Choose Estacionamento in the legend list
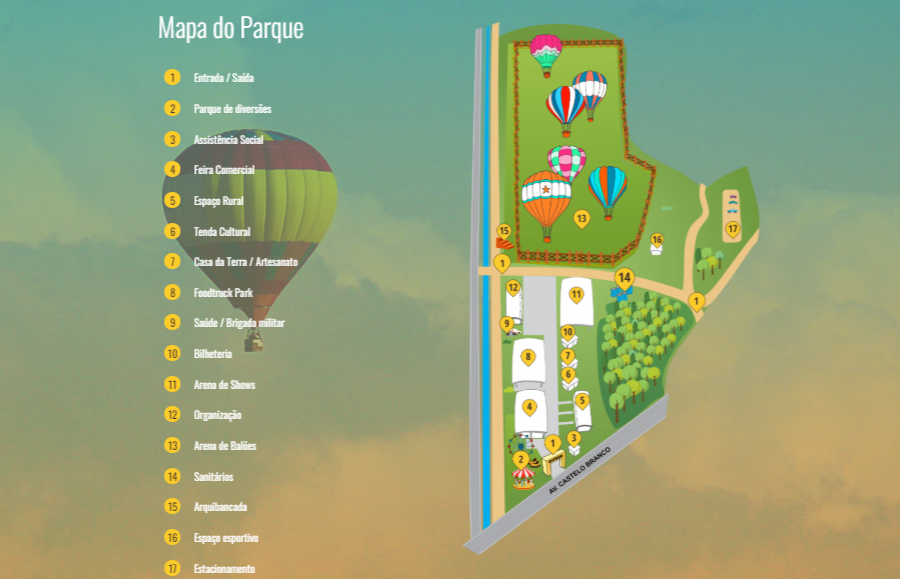900x579 pixels. (224, 569)
